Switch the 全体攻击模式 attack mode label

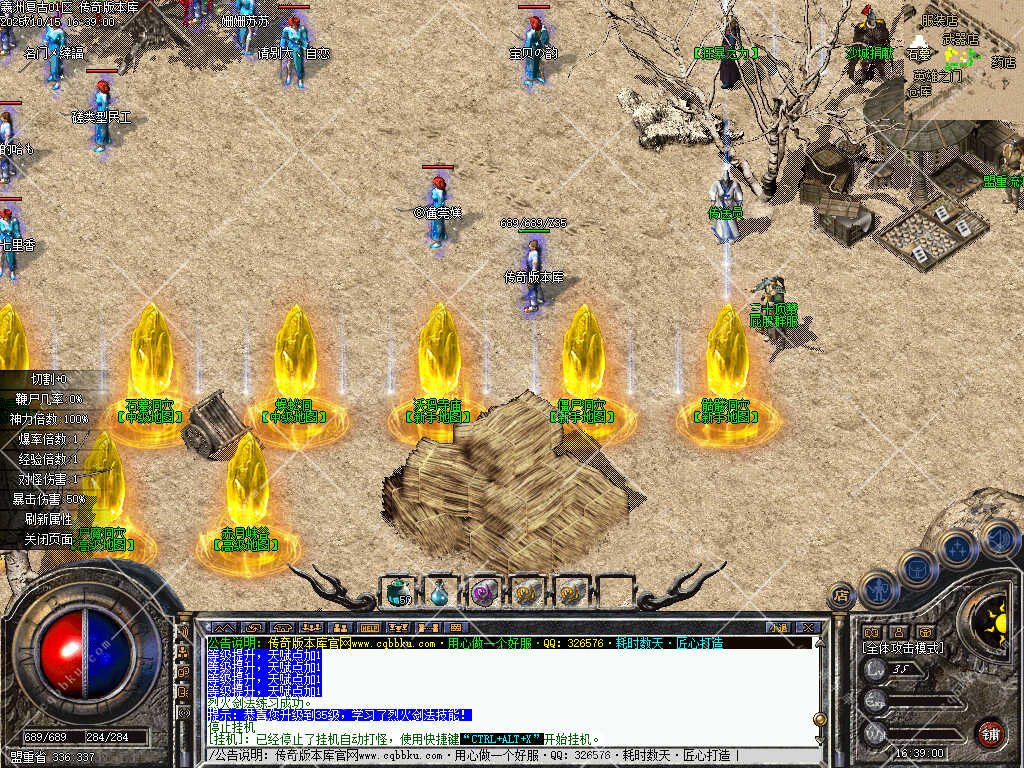(902, 648)
